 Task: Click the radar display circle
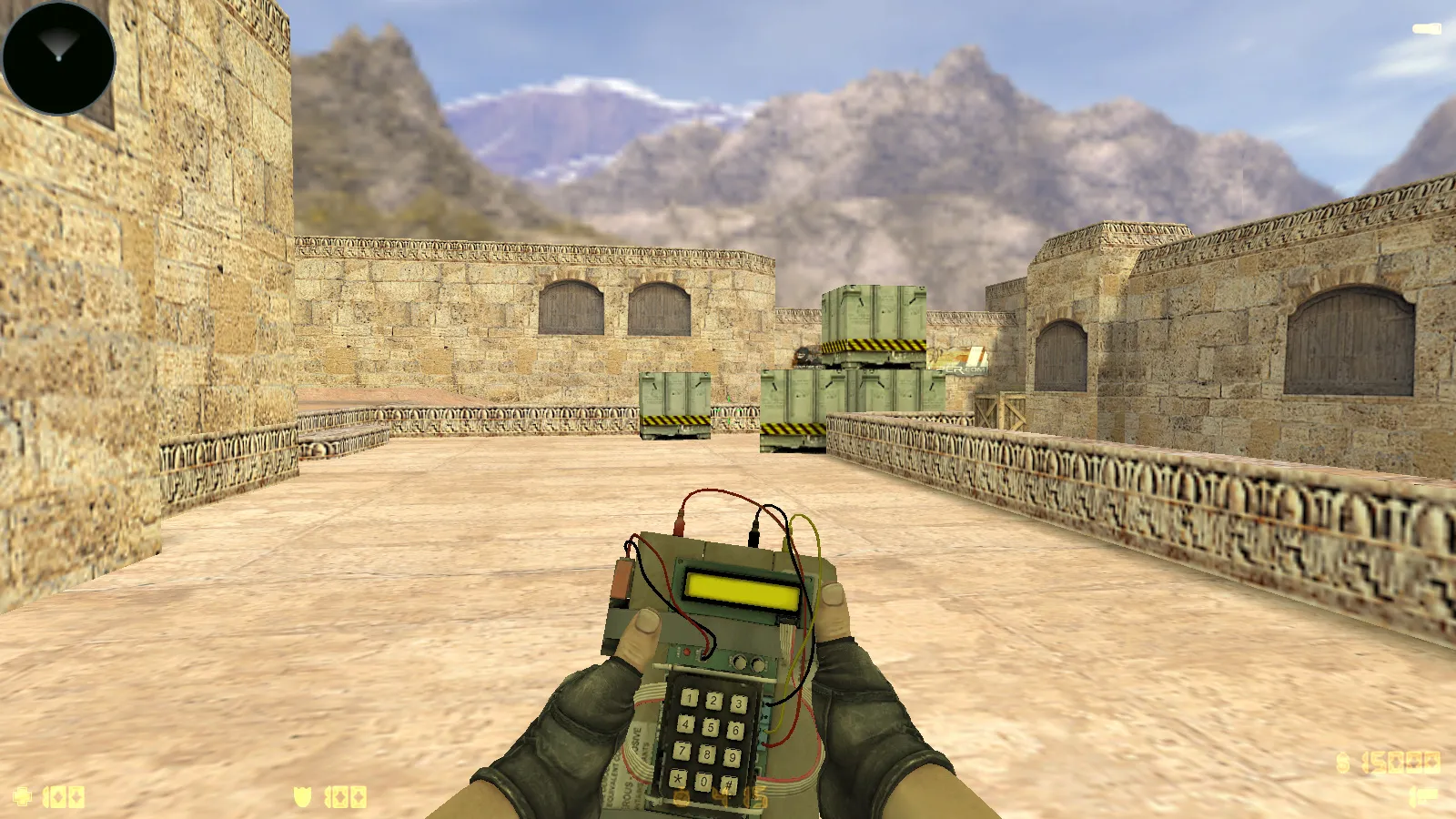[x=57, y=57]
